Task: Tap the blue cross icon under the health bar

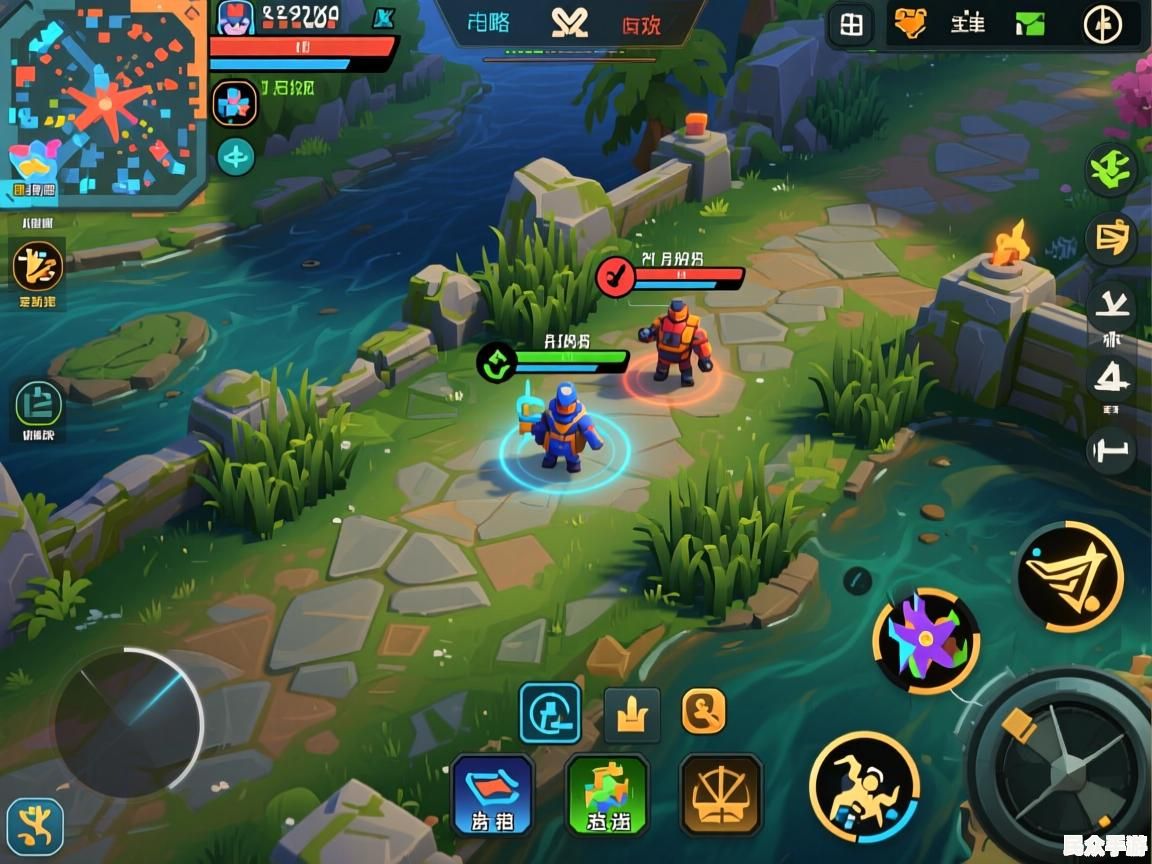Action: click(x=235, y=103)
